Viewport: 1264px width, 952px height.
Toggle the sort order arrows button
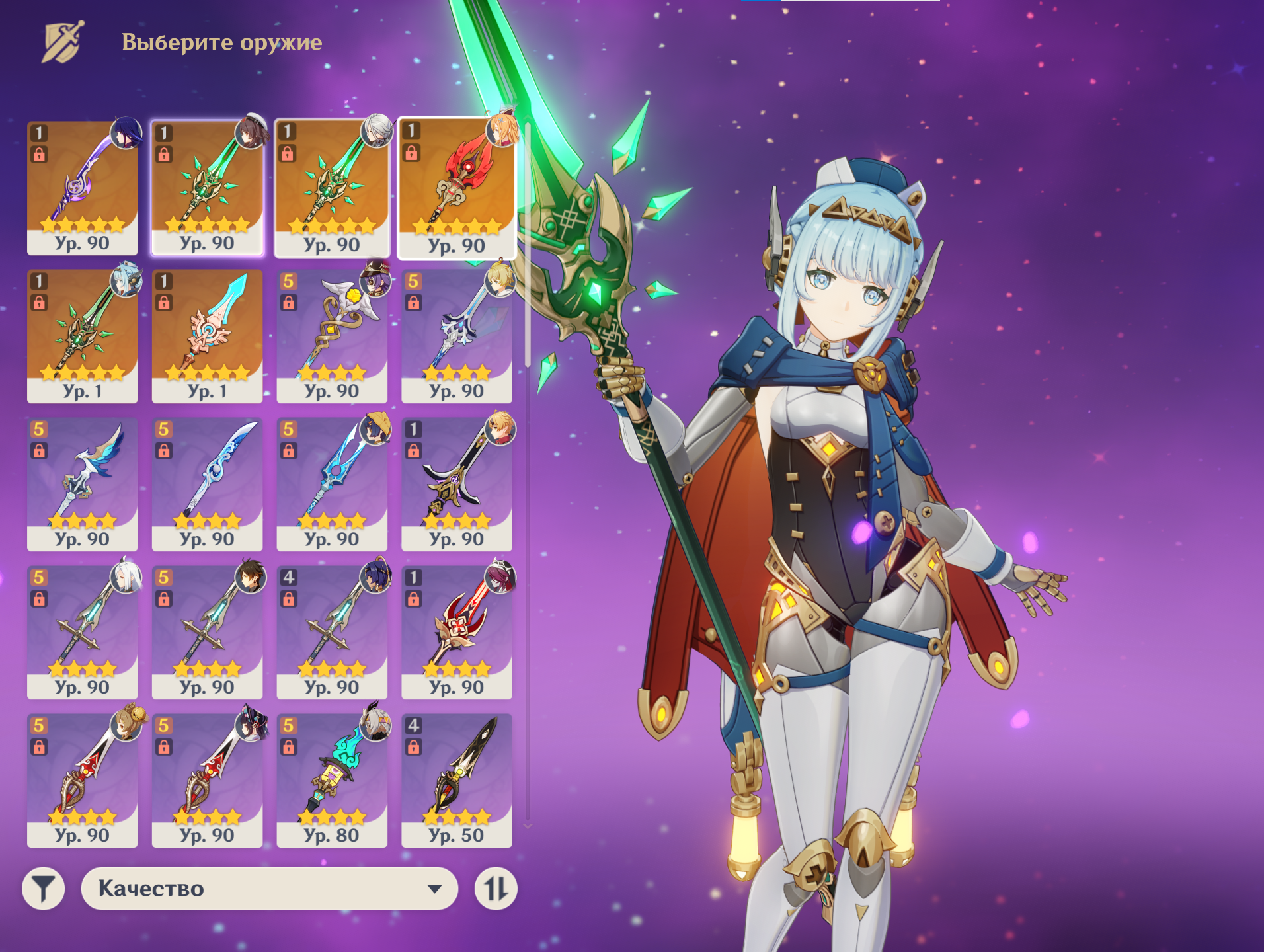496,889
